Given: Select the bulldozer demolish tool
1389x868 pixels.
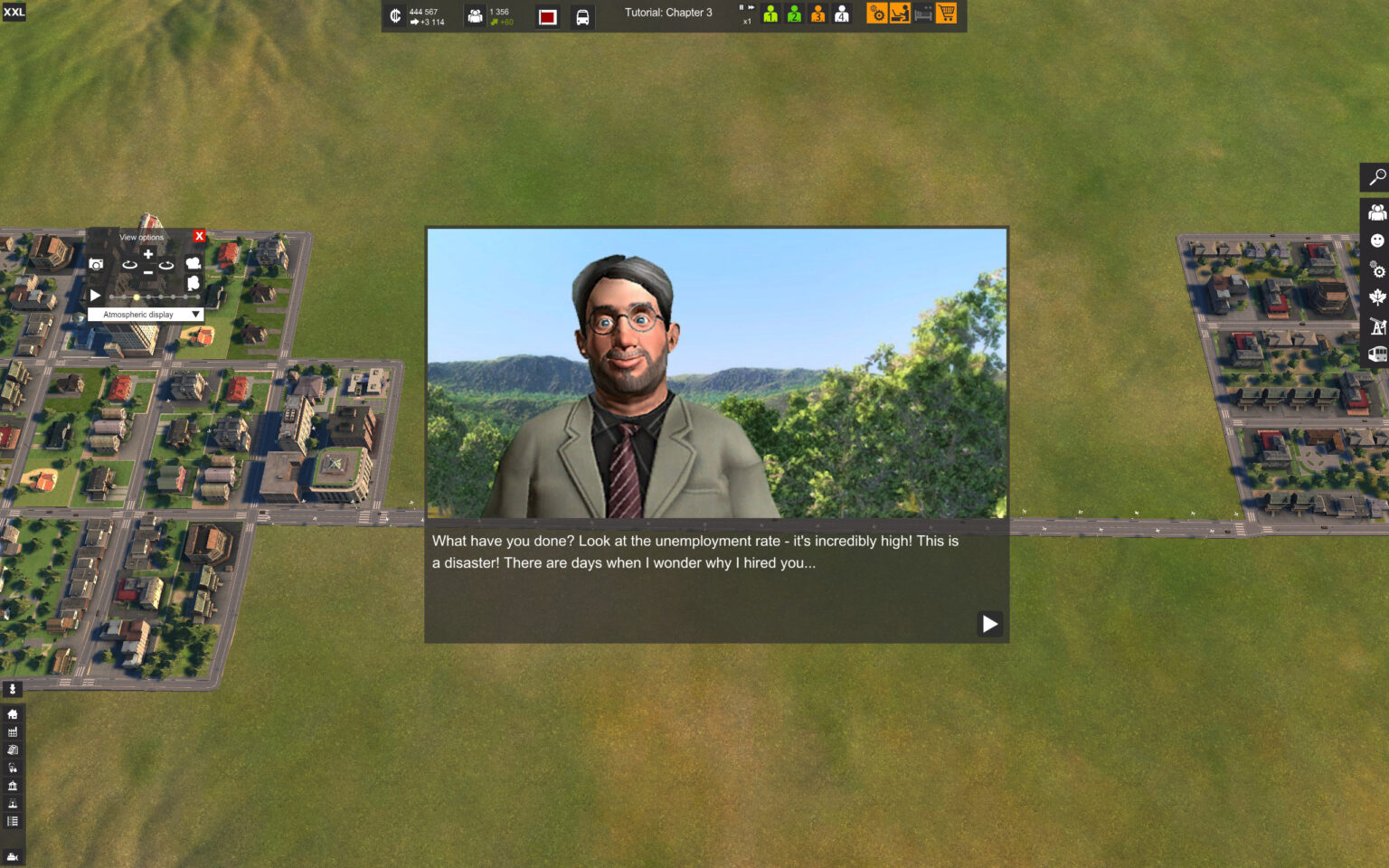Looking at the screenshot, I should (13, 856).
